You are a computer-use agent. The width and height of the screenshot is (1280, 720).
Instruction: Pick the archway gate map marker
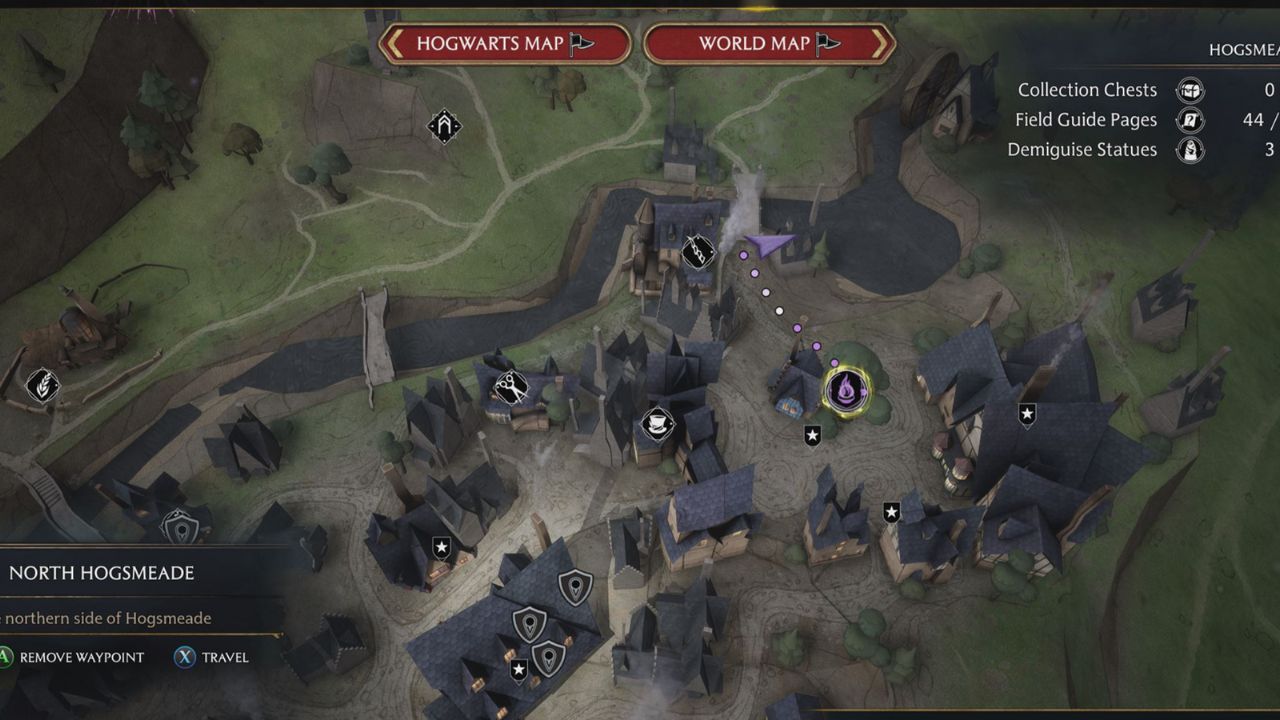coord(444,126)
